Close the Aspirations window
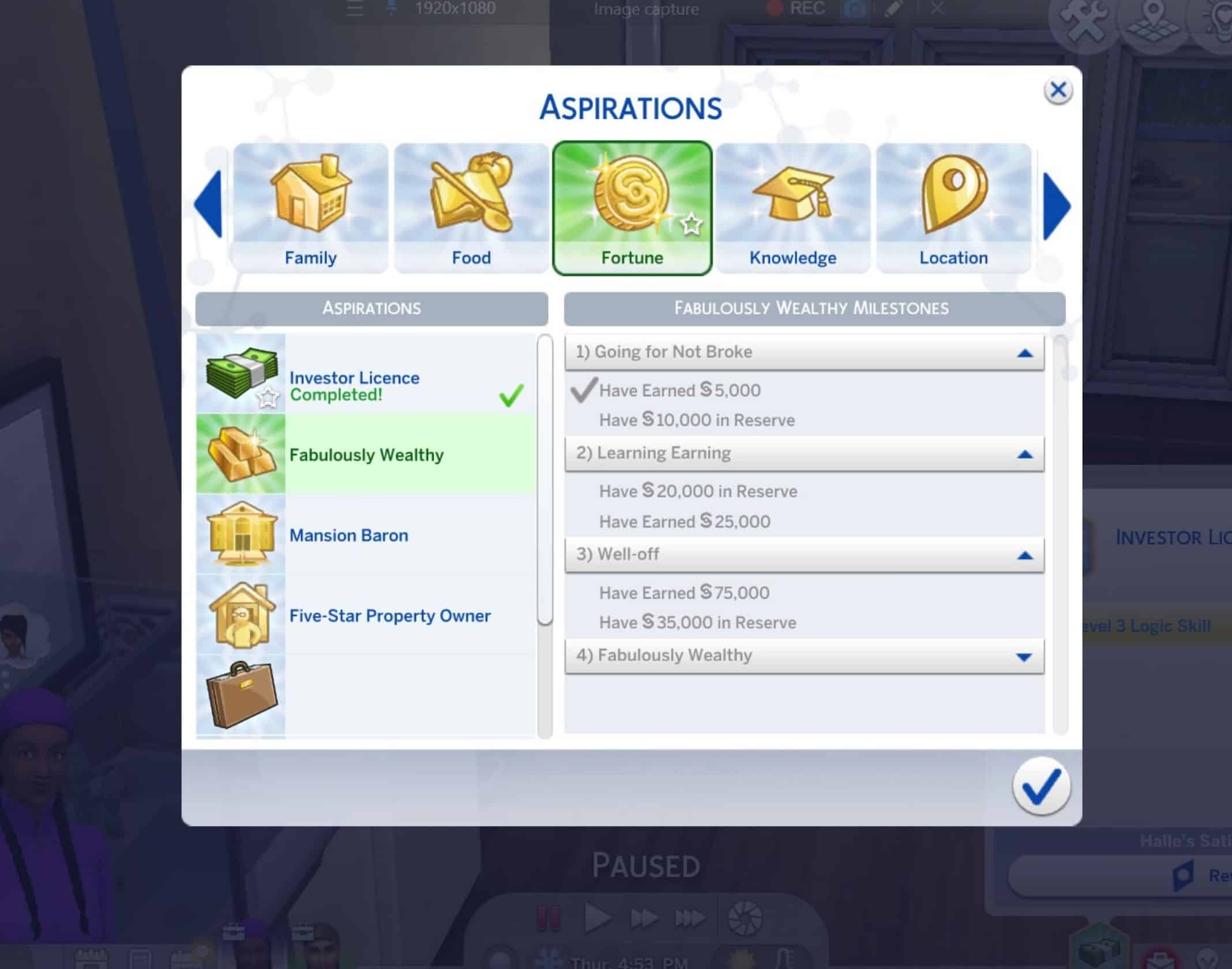The width and height of the screenshot is (1232, 969). [x=1058, y=91]
